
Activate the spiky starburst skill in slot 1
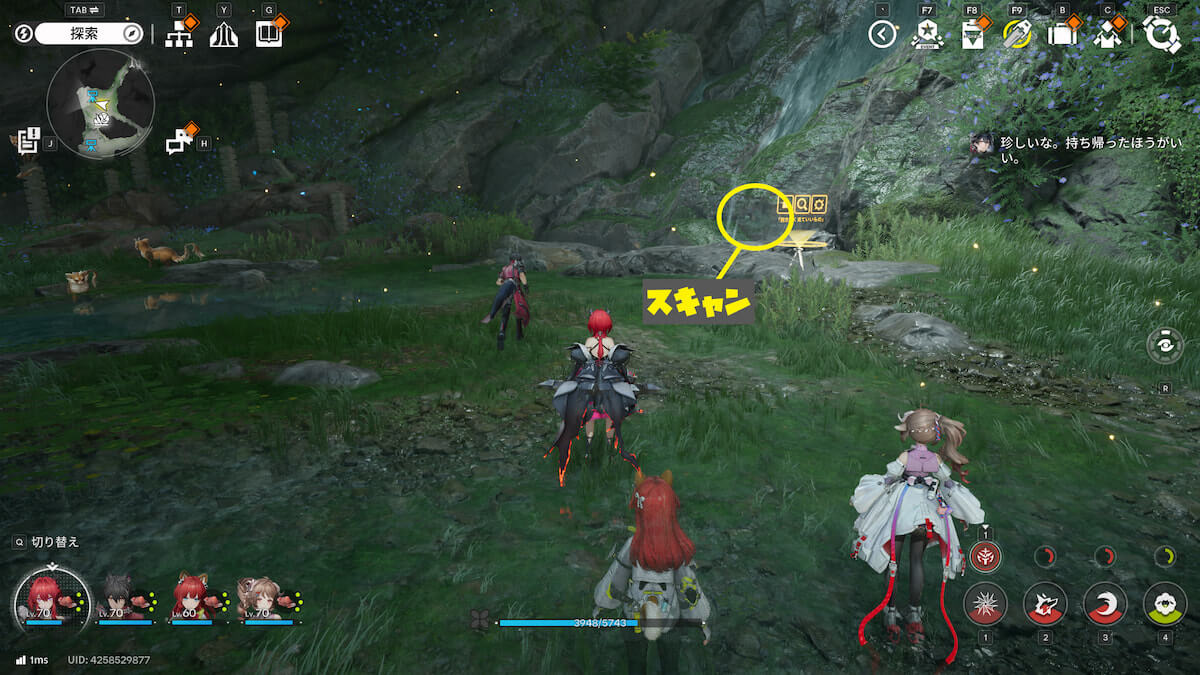pos(985,604)
